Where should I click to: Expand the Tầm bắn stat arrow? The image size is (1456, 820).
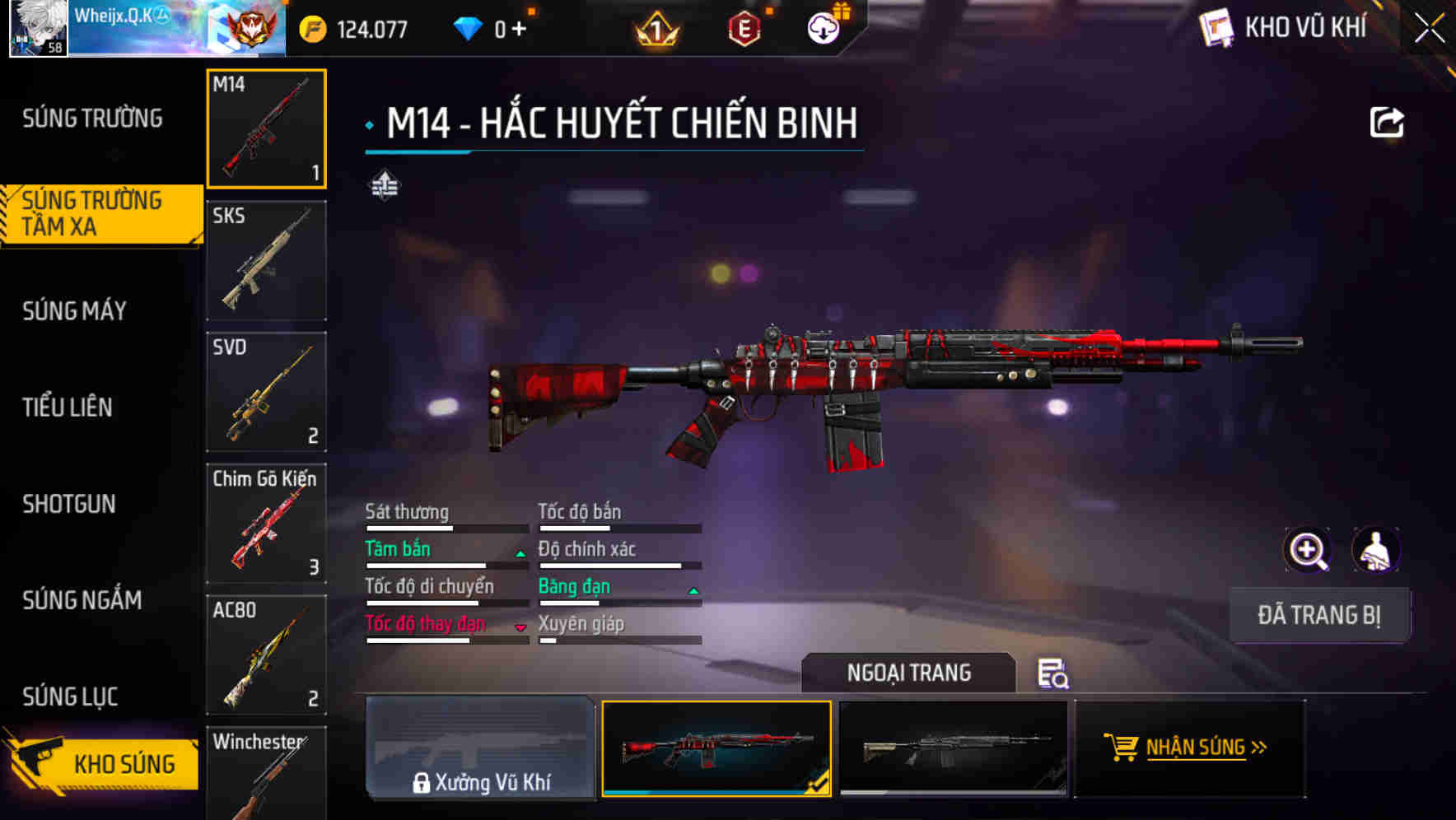point(519,552)
